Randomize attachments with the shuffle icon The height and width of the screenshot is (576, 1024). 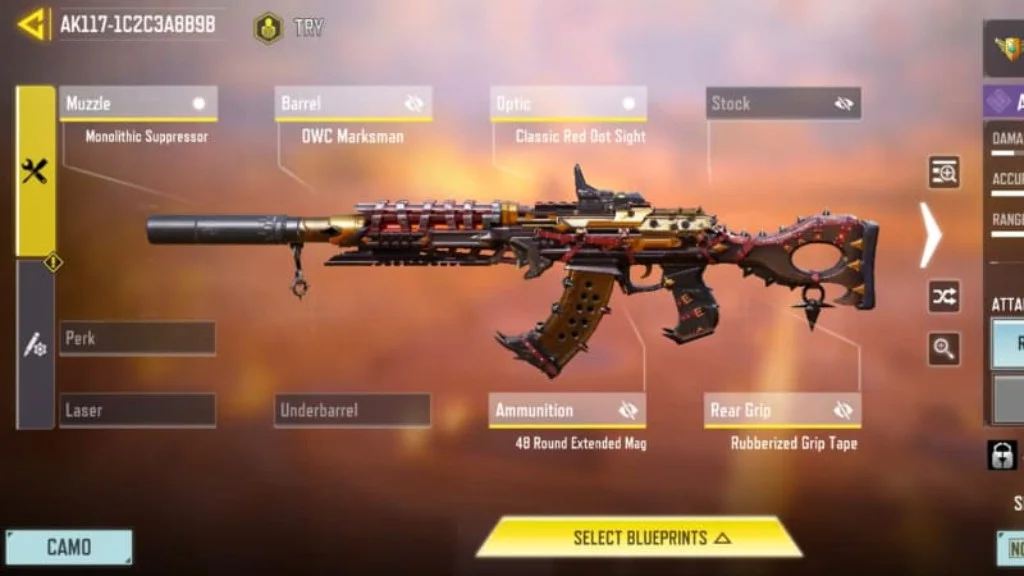pyautogui.click(x=944, y=296)
